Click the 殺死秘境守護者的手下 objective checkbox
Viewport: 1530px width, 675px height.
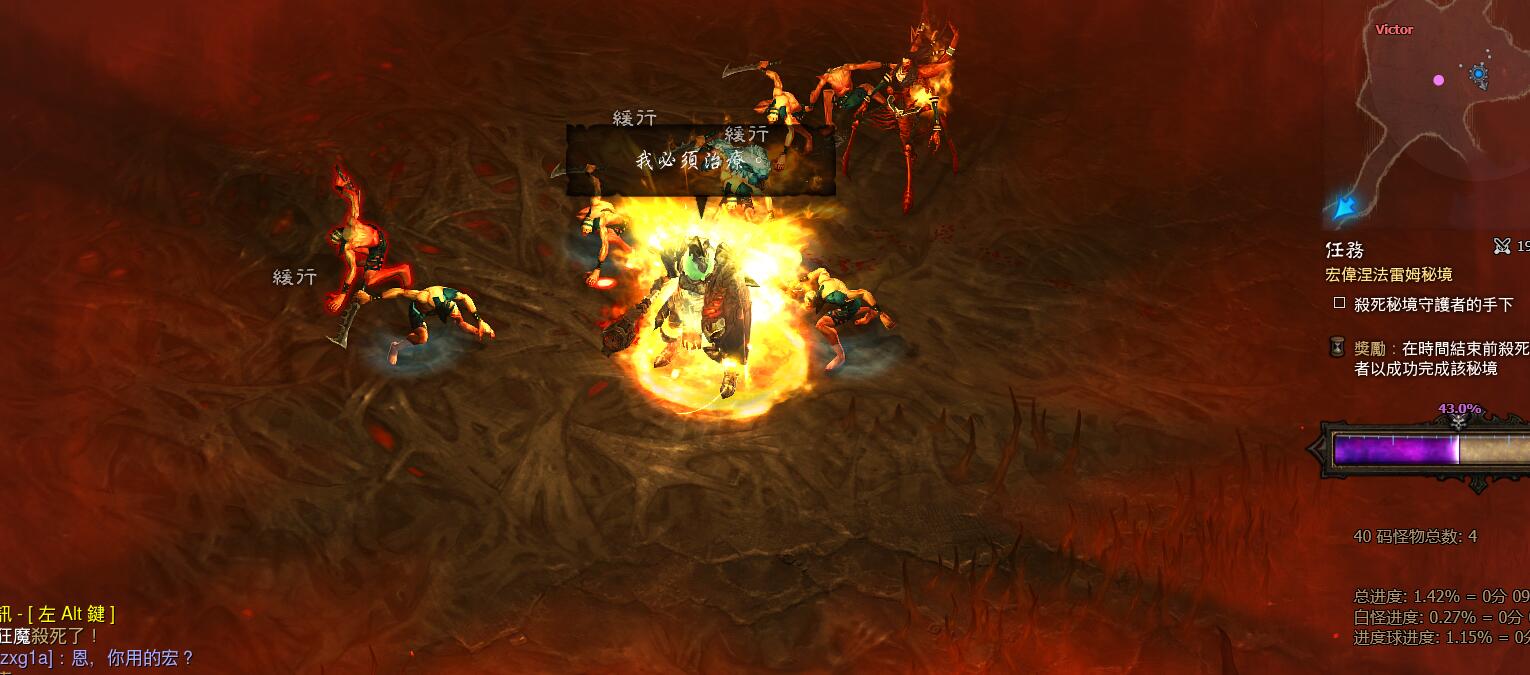click(x=1339, y=303)
